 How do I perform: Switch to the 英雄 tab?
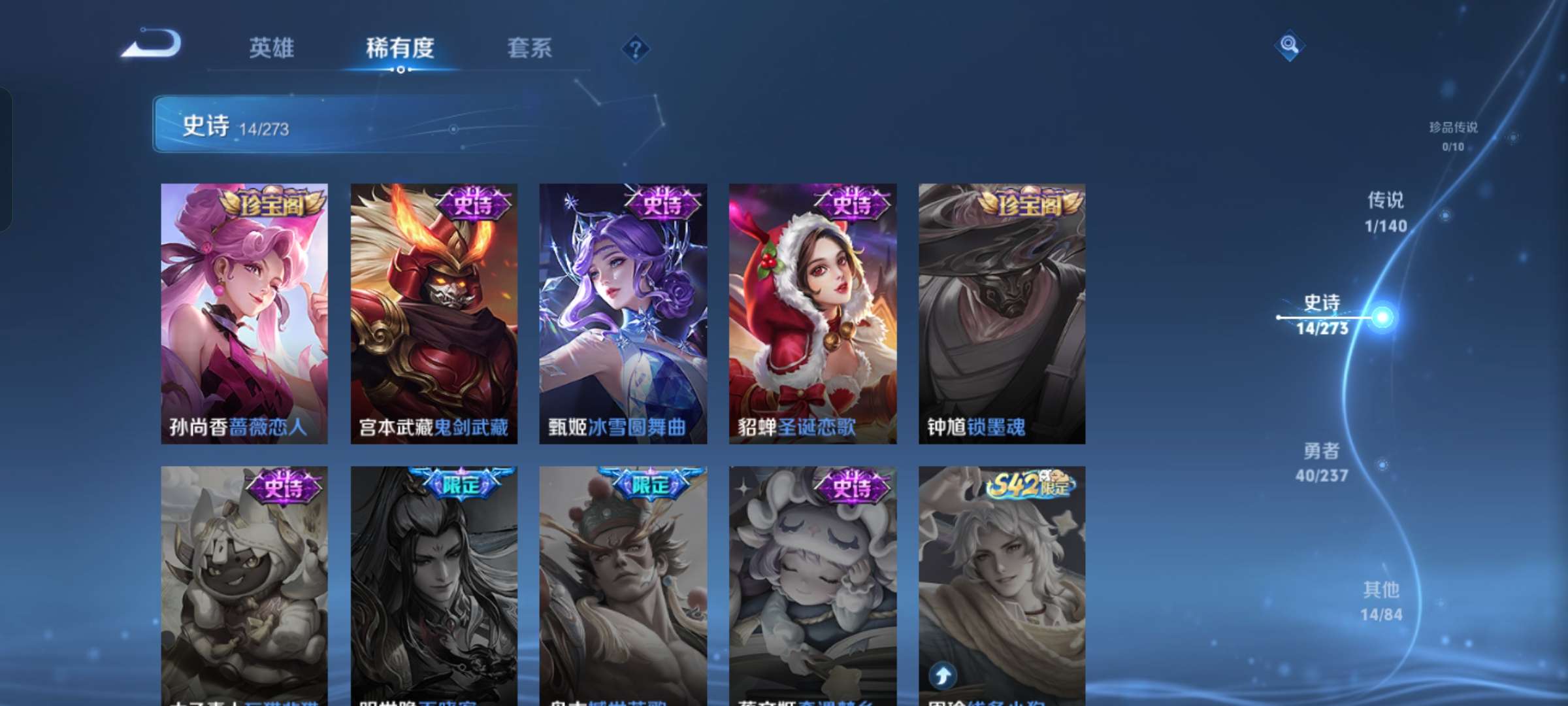point(272,48)
